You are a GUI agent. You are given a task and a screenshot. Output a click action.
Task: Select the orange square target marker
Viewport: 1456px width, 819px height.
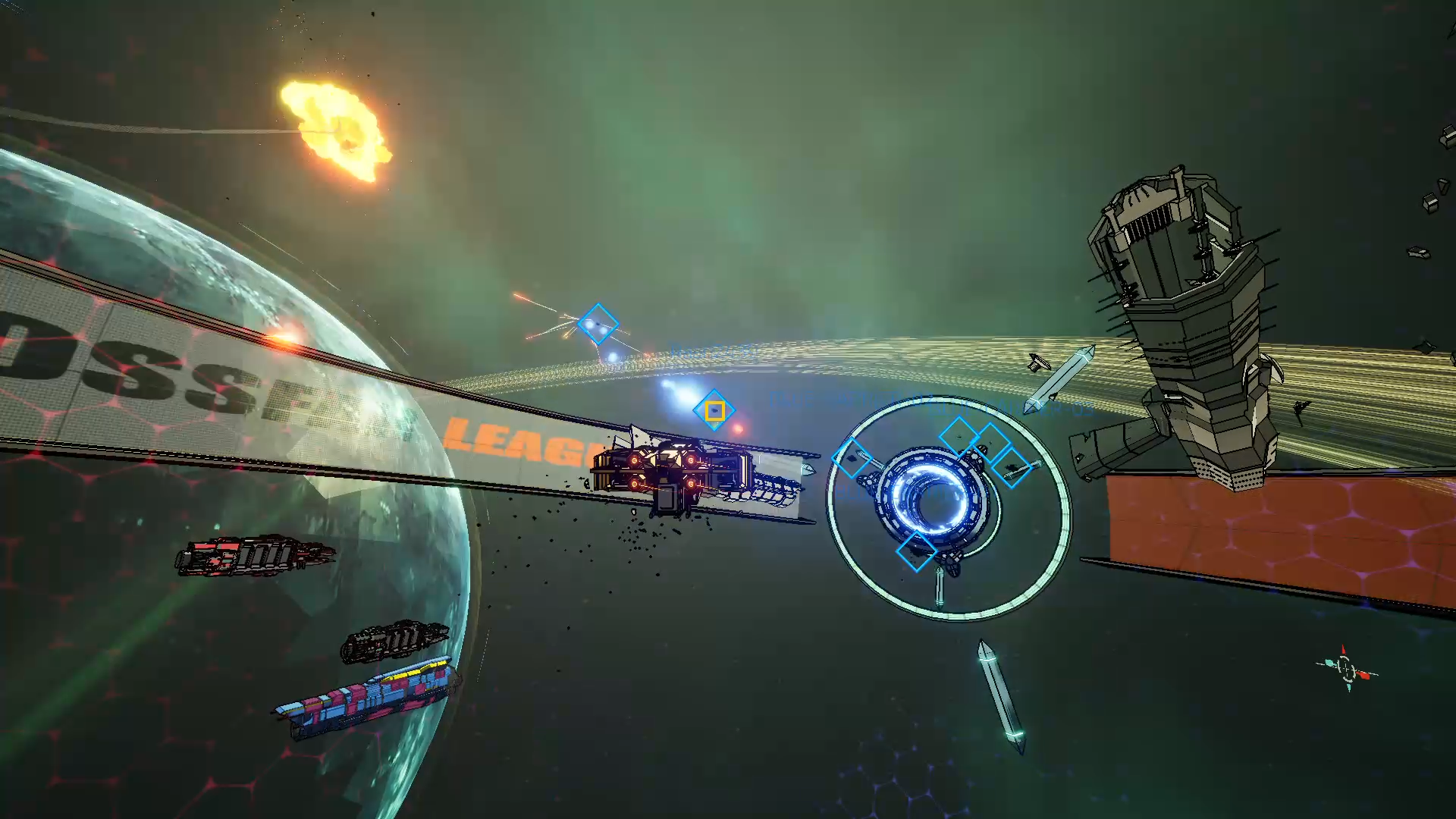pos(714,411)
